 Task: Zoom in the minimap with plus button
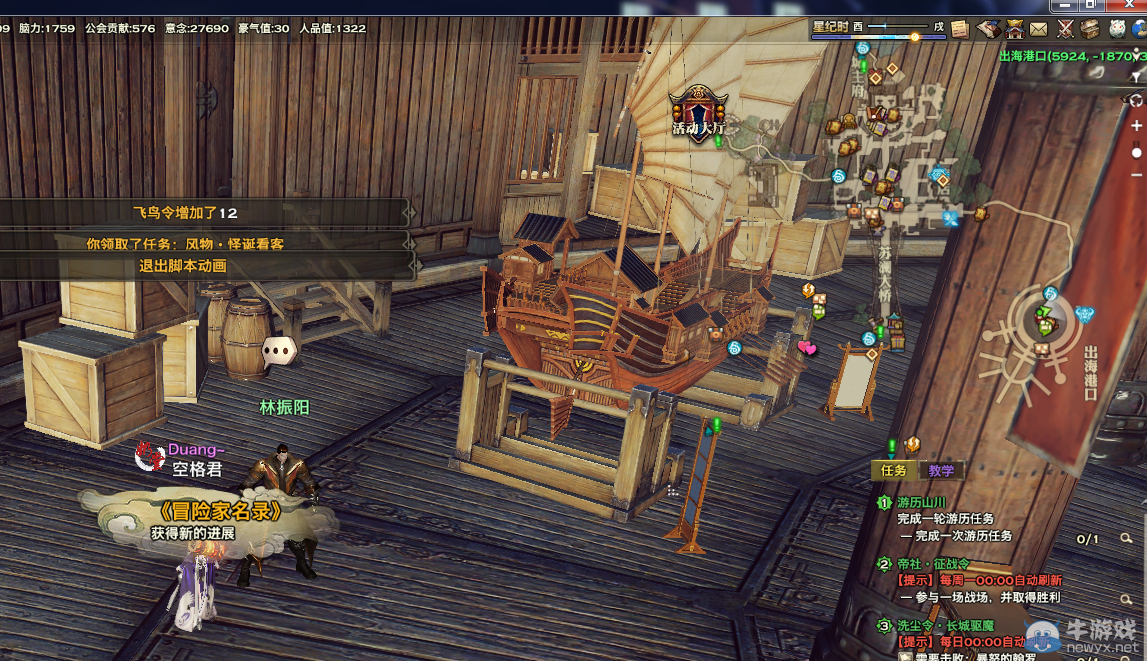1137,126
